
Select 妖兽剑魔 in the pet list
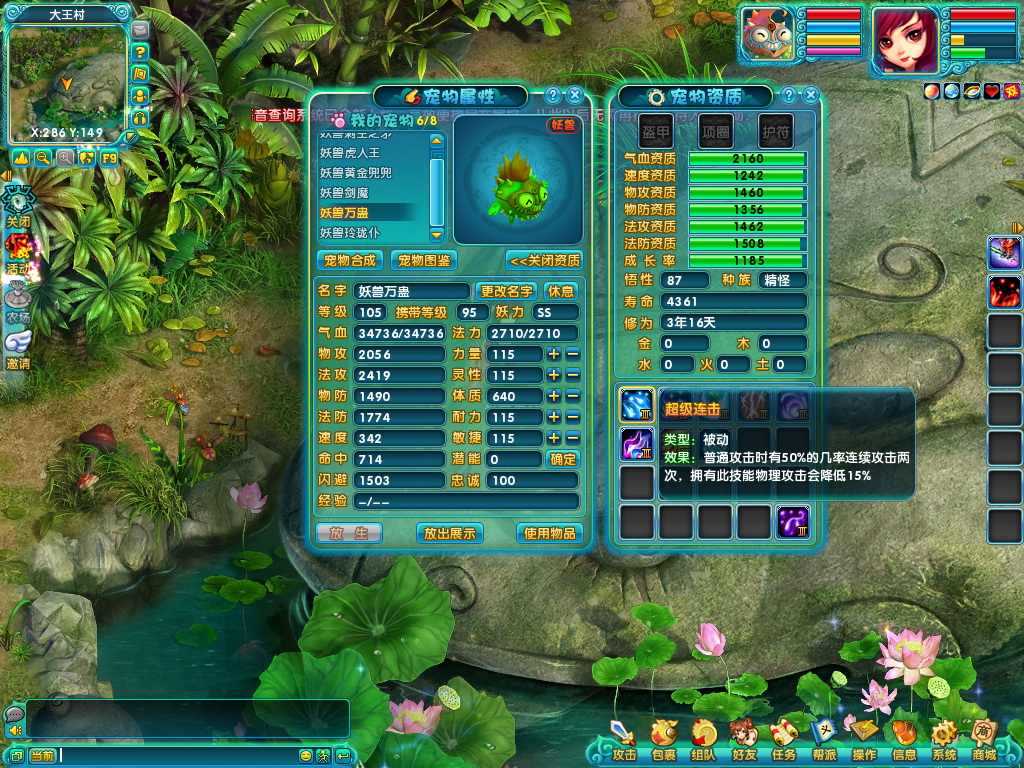(346, 192)
